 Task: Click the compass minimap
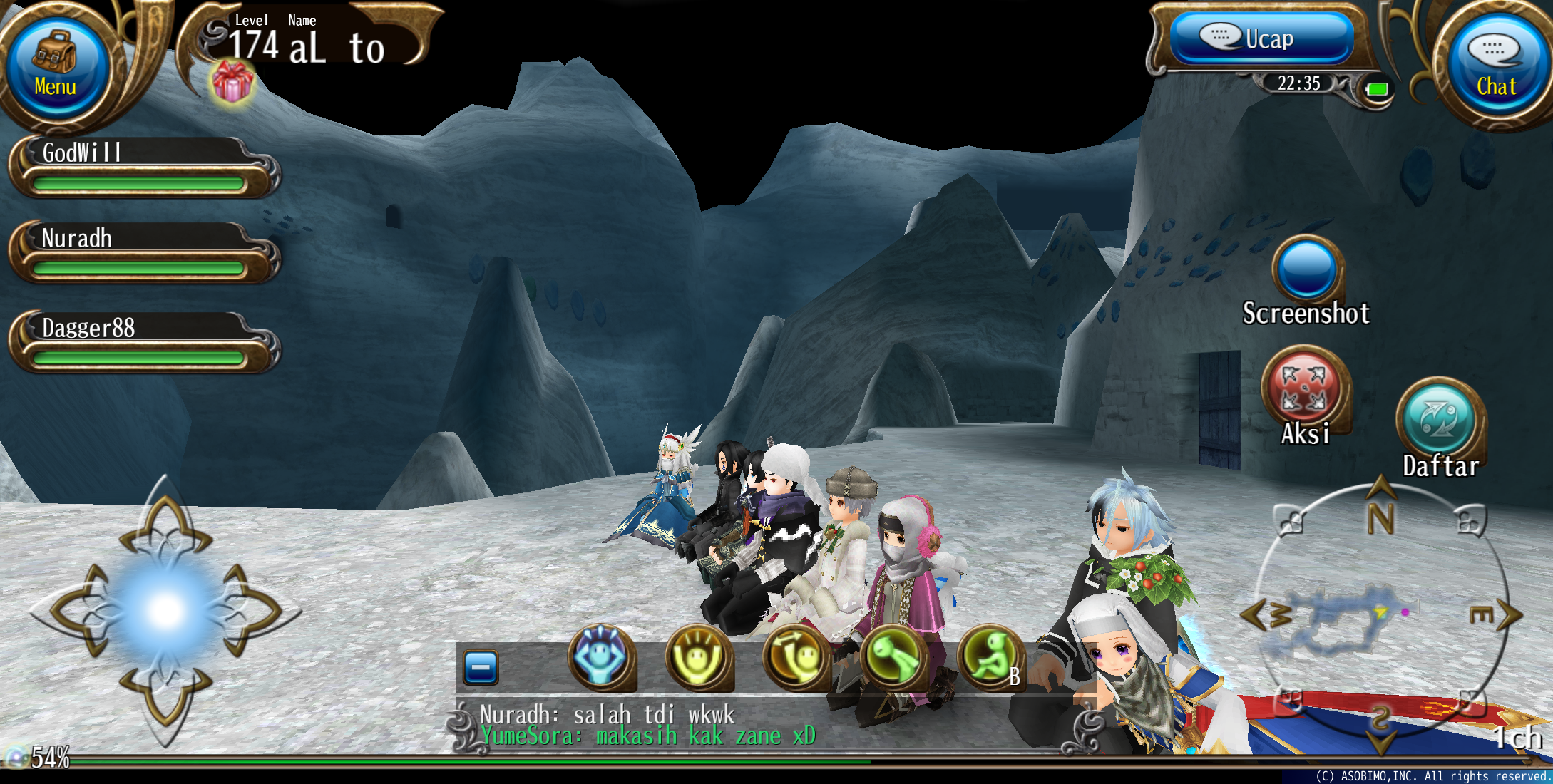(1380, 617)
